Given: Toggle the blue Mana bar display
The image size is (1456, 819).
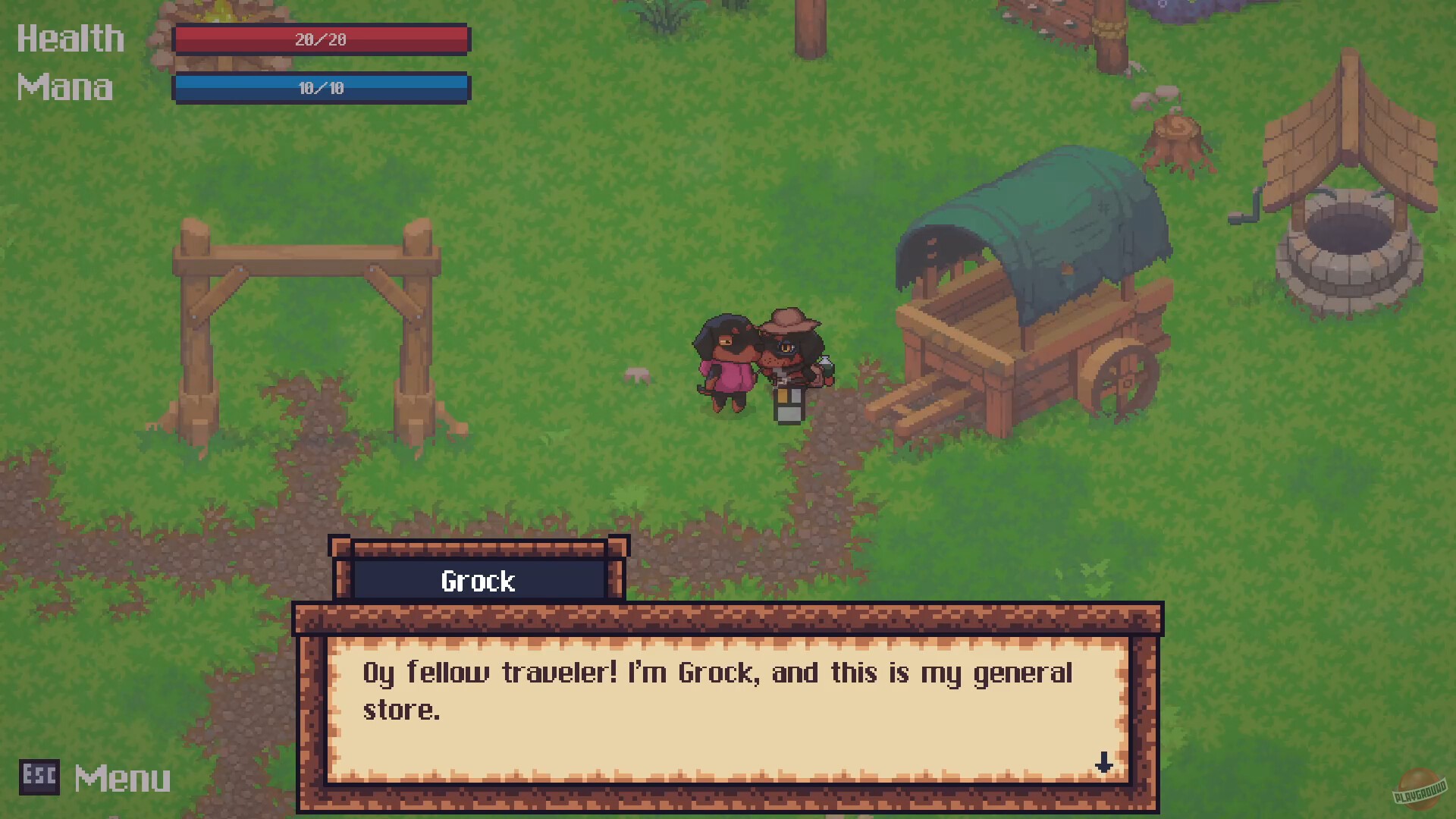Looking at the screenshot, I should click(x=322, y=88).
